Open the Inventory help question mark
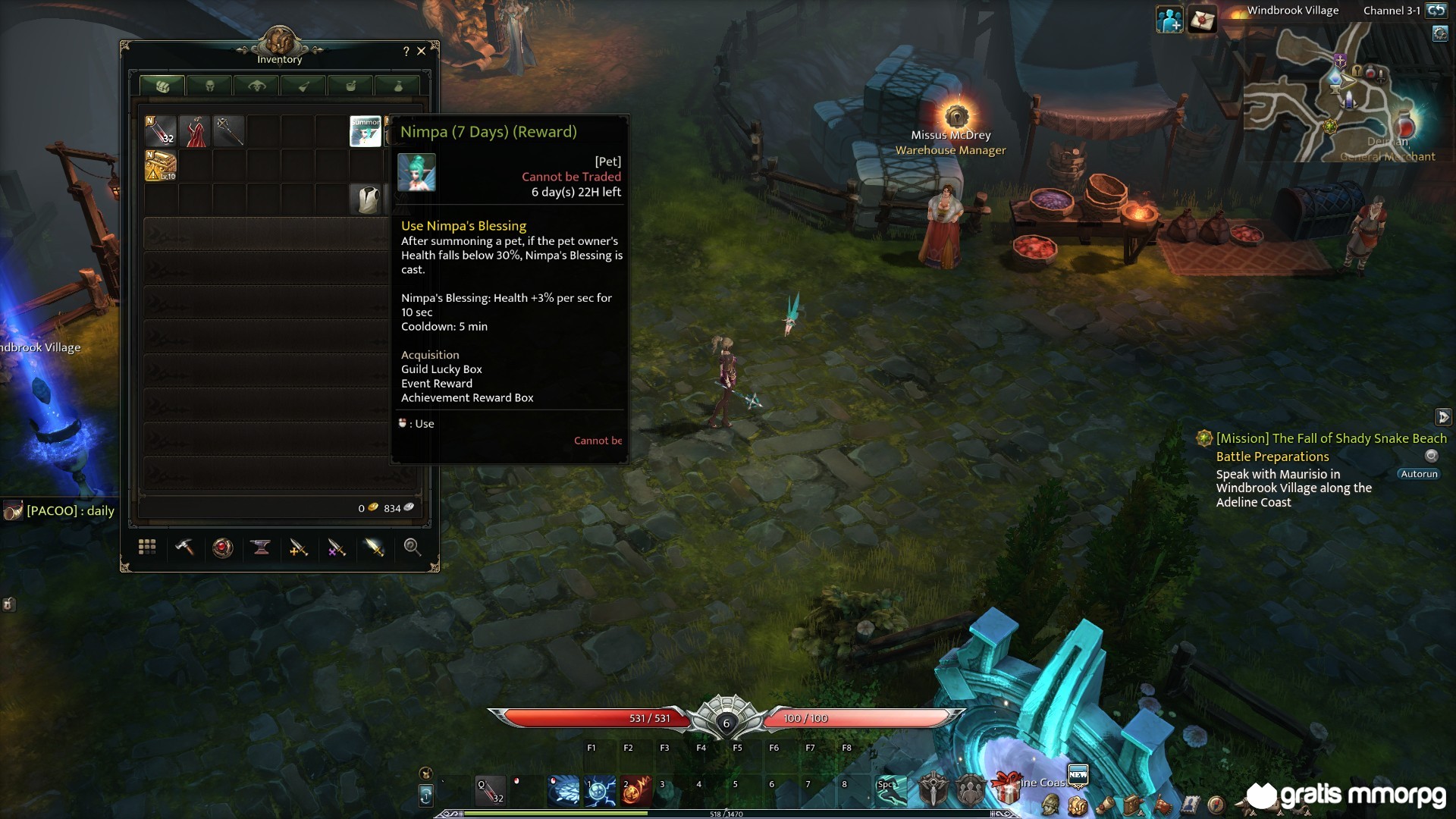 pos(406,52)
